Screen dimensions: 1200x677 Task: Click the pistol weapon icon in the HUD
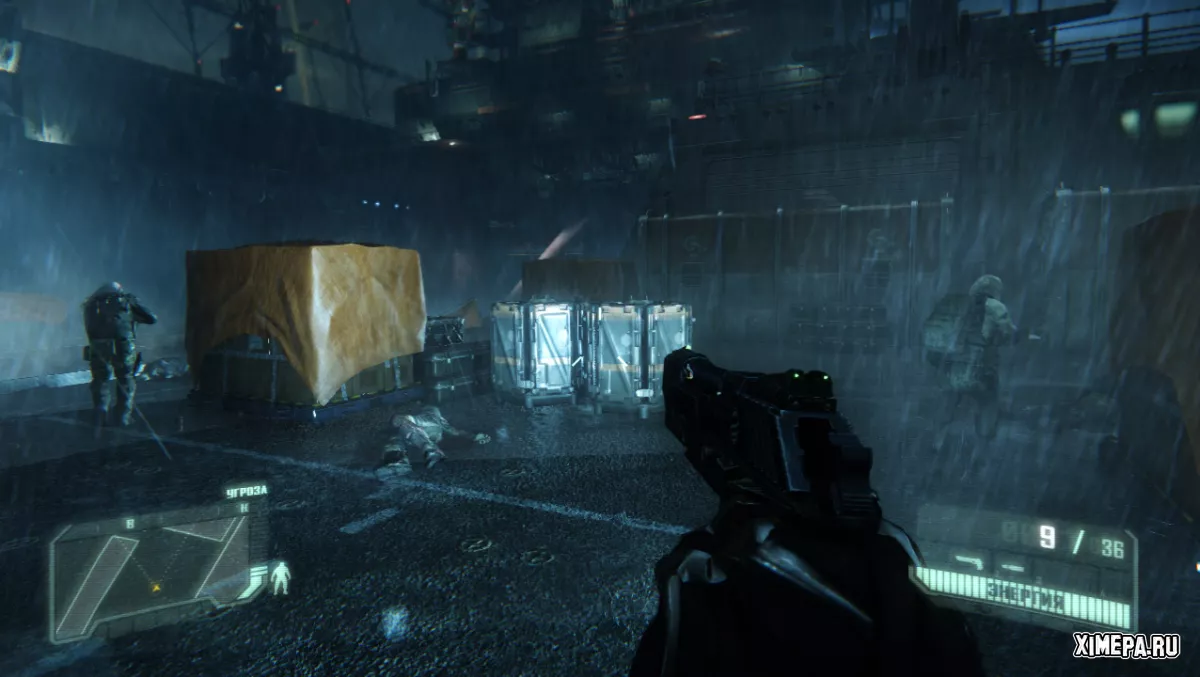(x=967, y=560)
